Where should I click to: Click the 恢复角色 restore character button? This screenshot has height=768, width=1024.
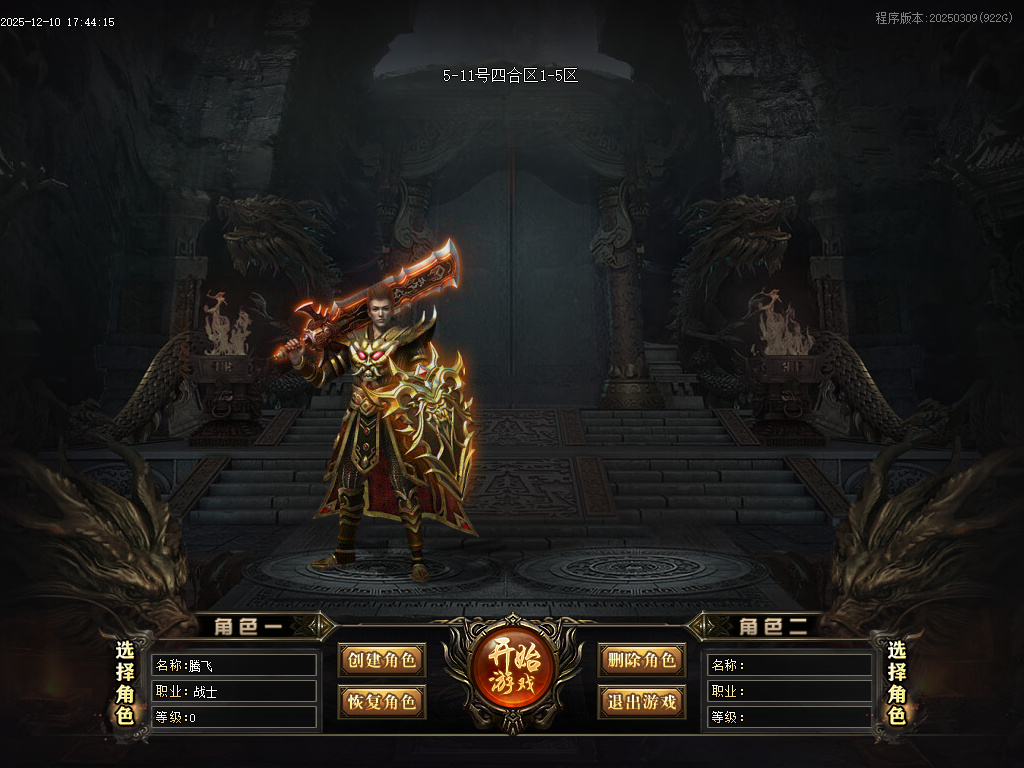click(381, 701)
